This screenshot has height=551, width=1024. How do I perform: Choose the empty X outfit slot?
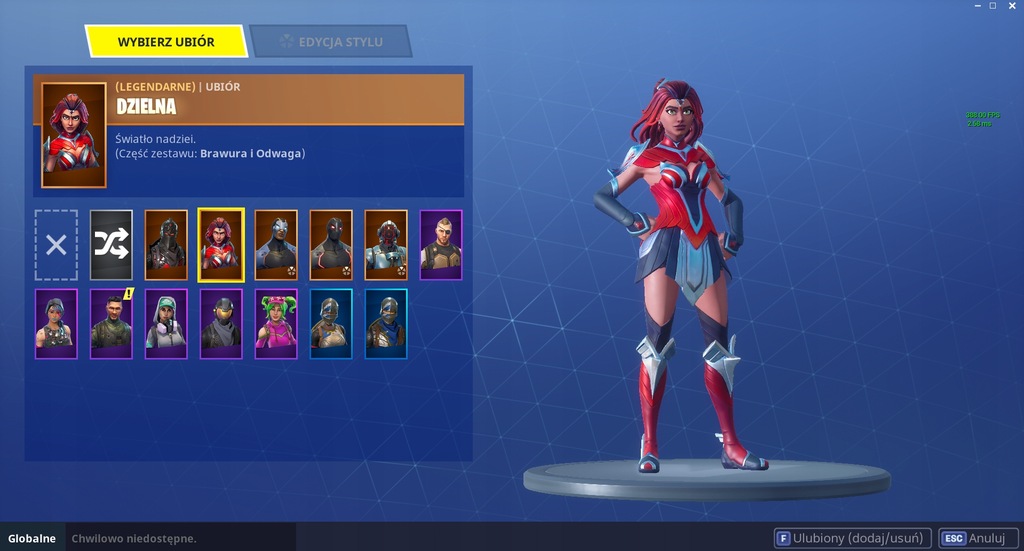click(56, 245)
